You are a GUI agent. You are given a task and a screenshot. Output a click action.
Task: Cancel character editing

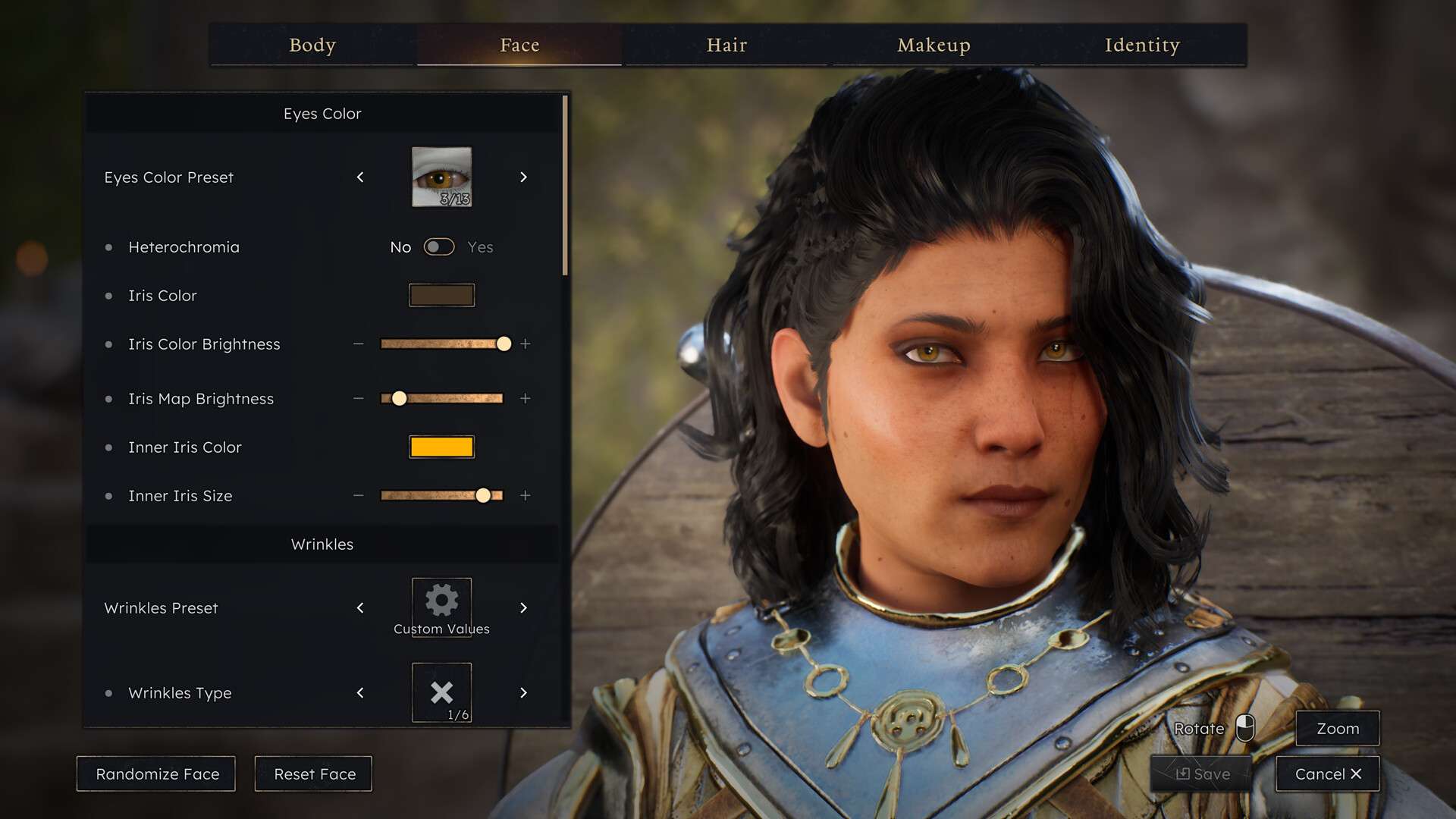(1327, 774)
